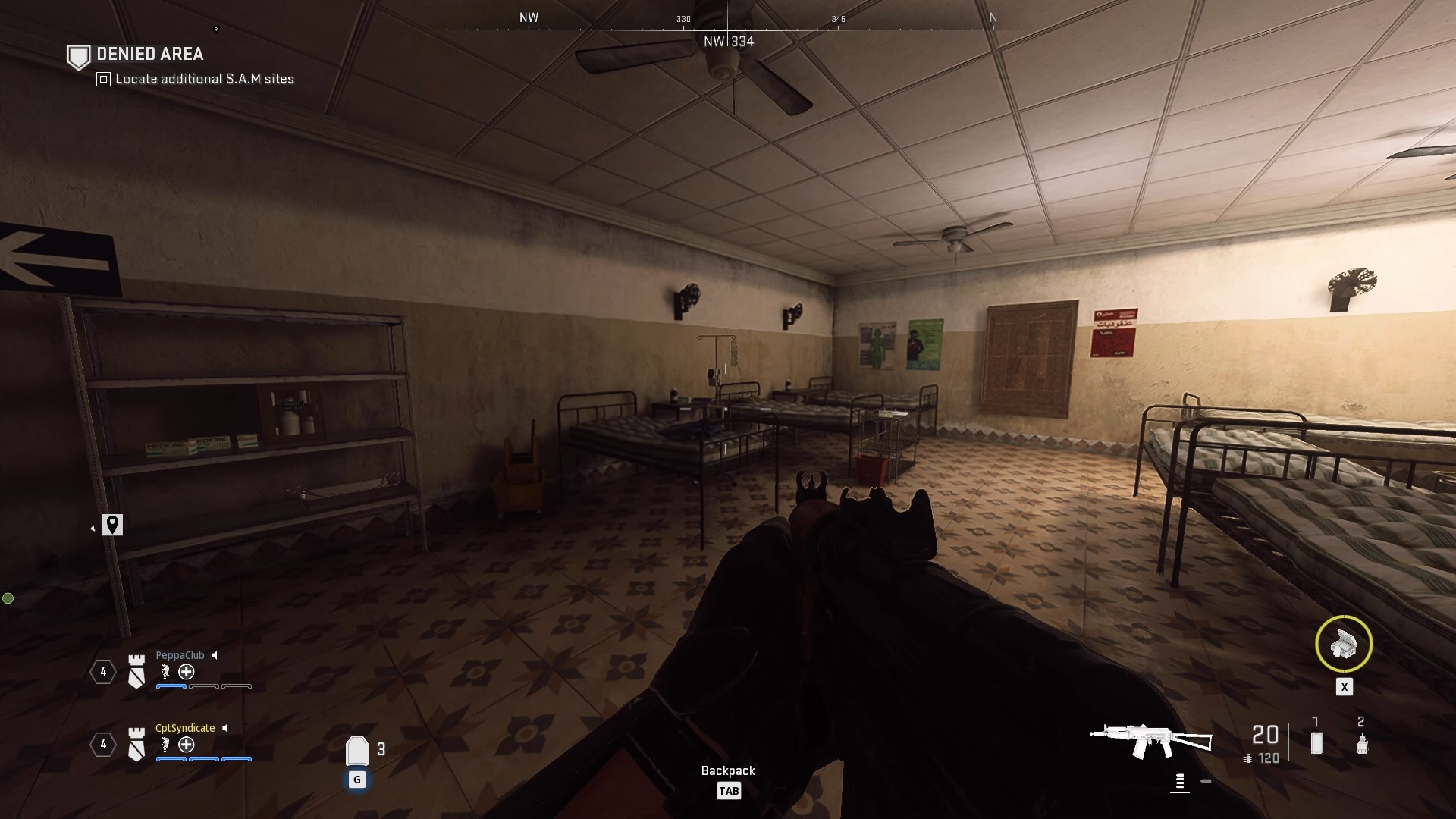Select the map pin icon on the left edge
Screen dimensions: 1456x819
click(x=113, y=524)
